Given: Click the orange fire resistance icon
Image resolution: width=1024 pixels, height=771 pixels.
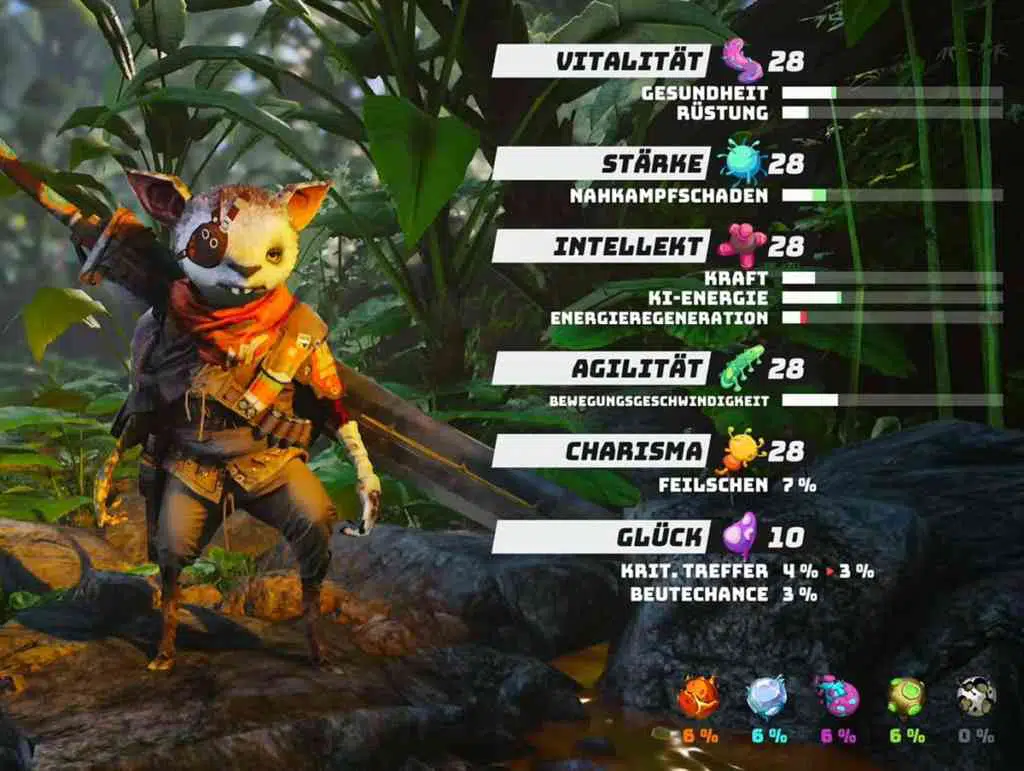Looking at the screenshot, I should 698,696.
